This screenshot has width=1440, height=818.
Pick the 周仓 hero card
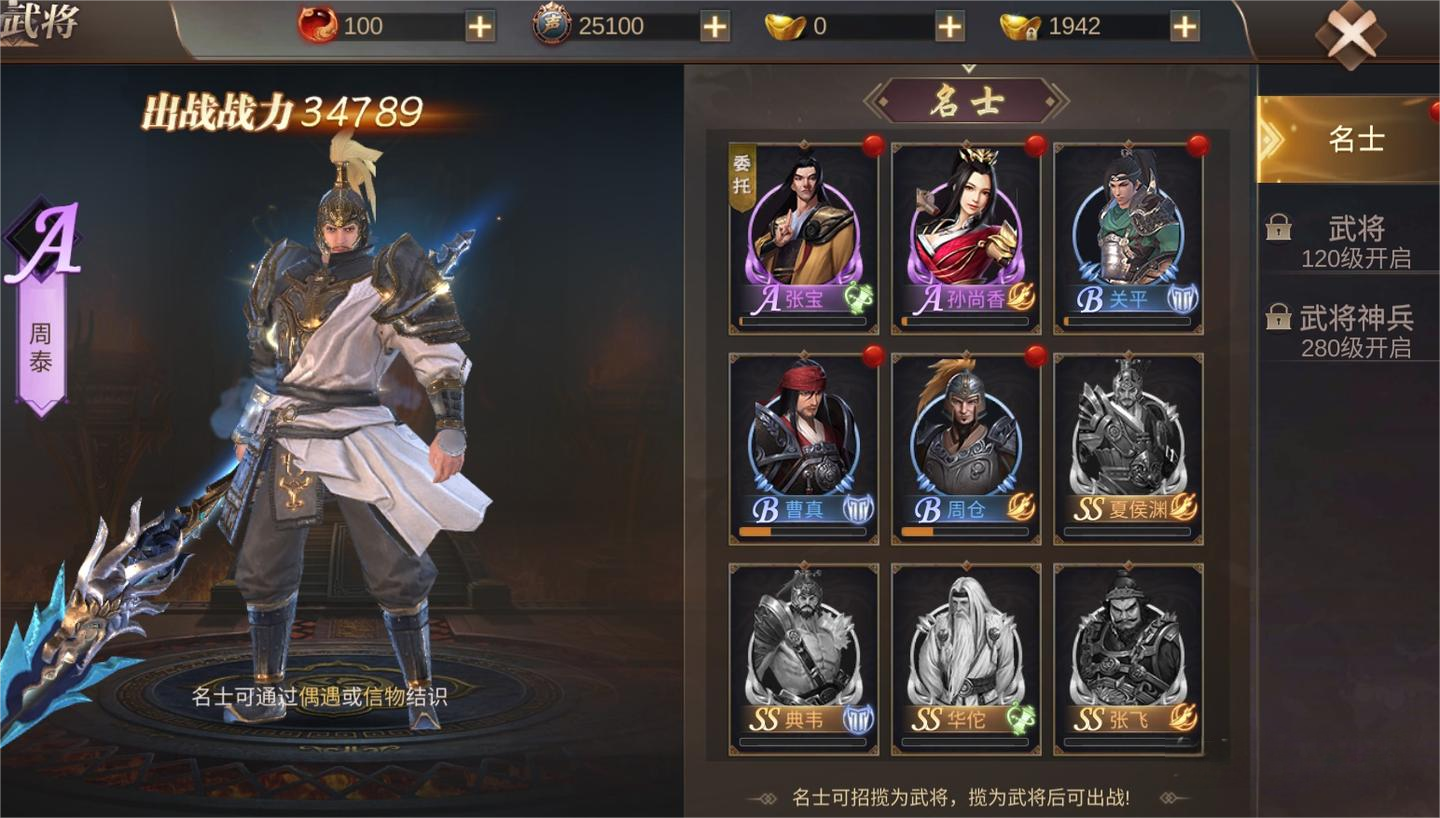click(965, 448)
